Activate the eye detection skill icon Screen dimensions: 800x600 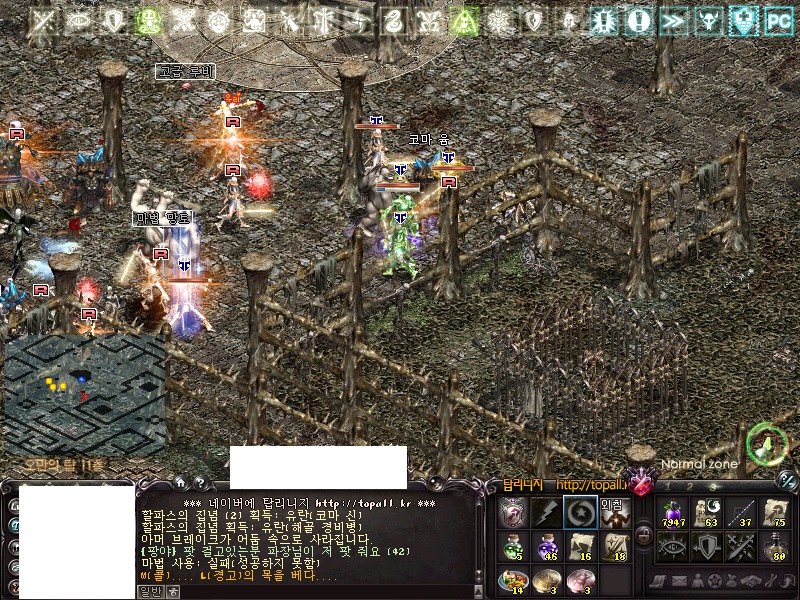click(674, 546)
